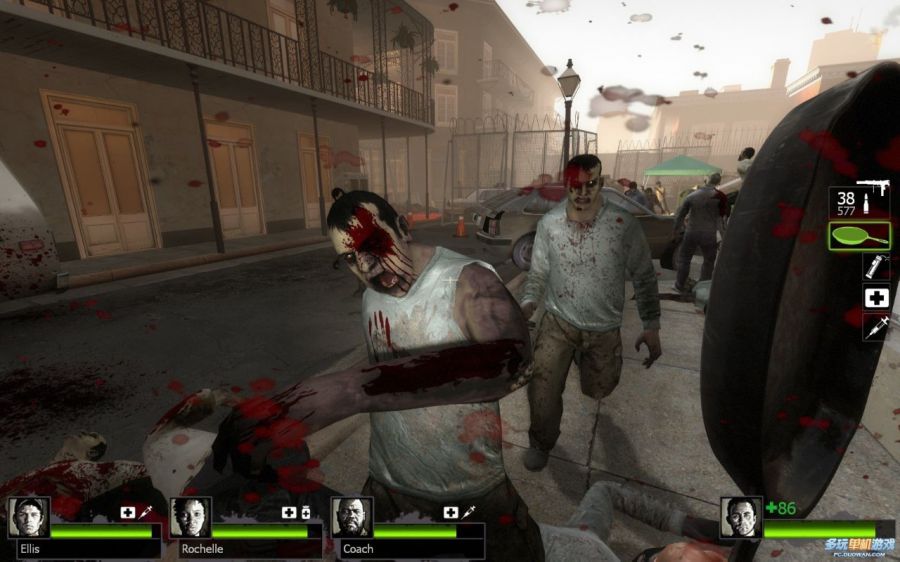Click the first aid icon beside Ellis

[x=128, y=512]
